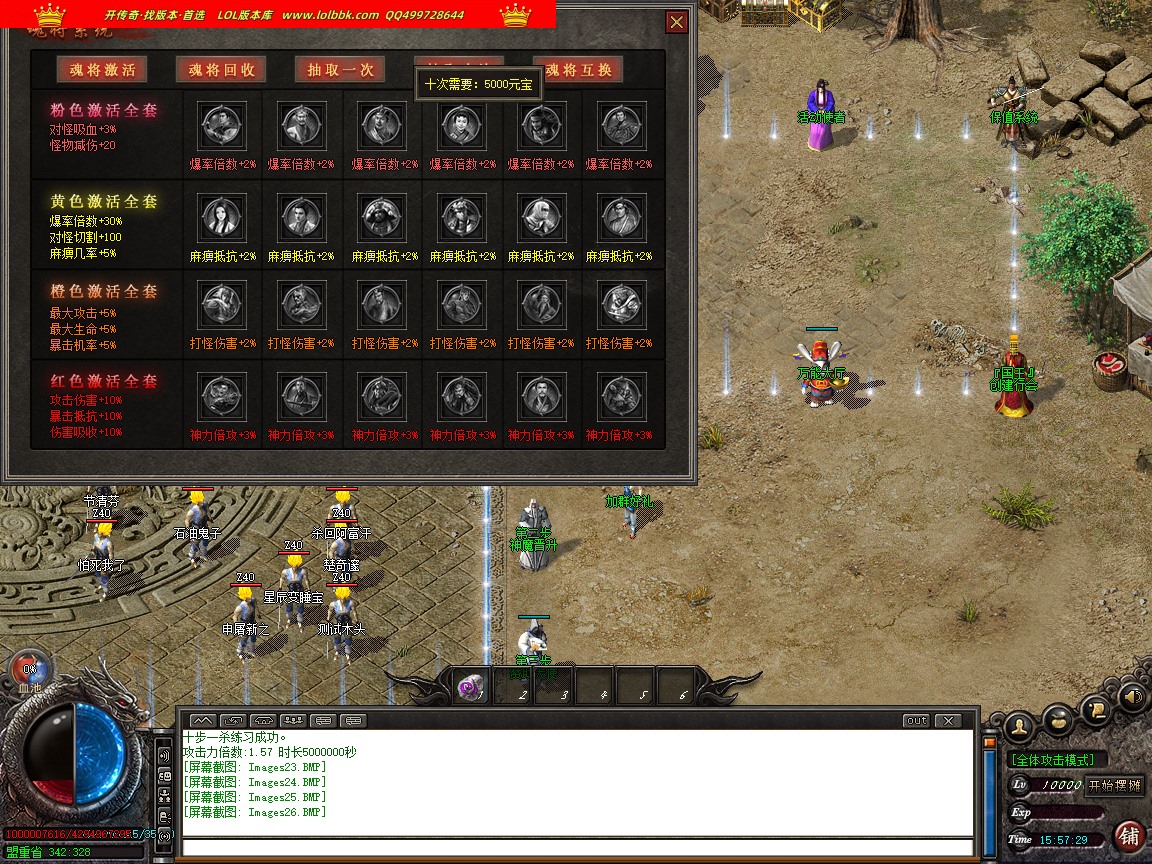Close the chat window with X
This screenshot has width=1152, height=864.
947,720
